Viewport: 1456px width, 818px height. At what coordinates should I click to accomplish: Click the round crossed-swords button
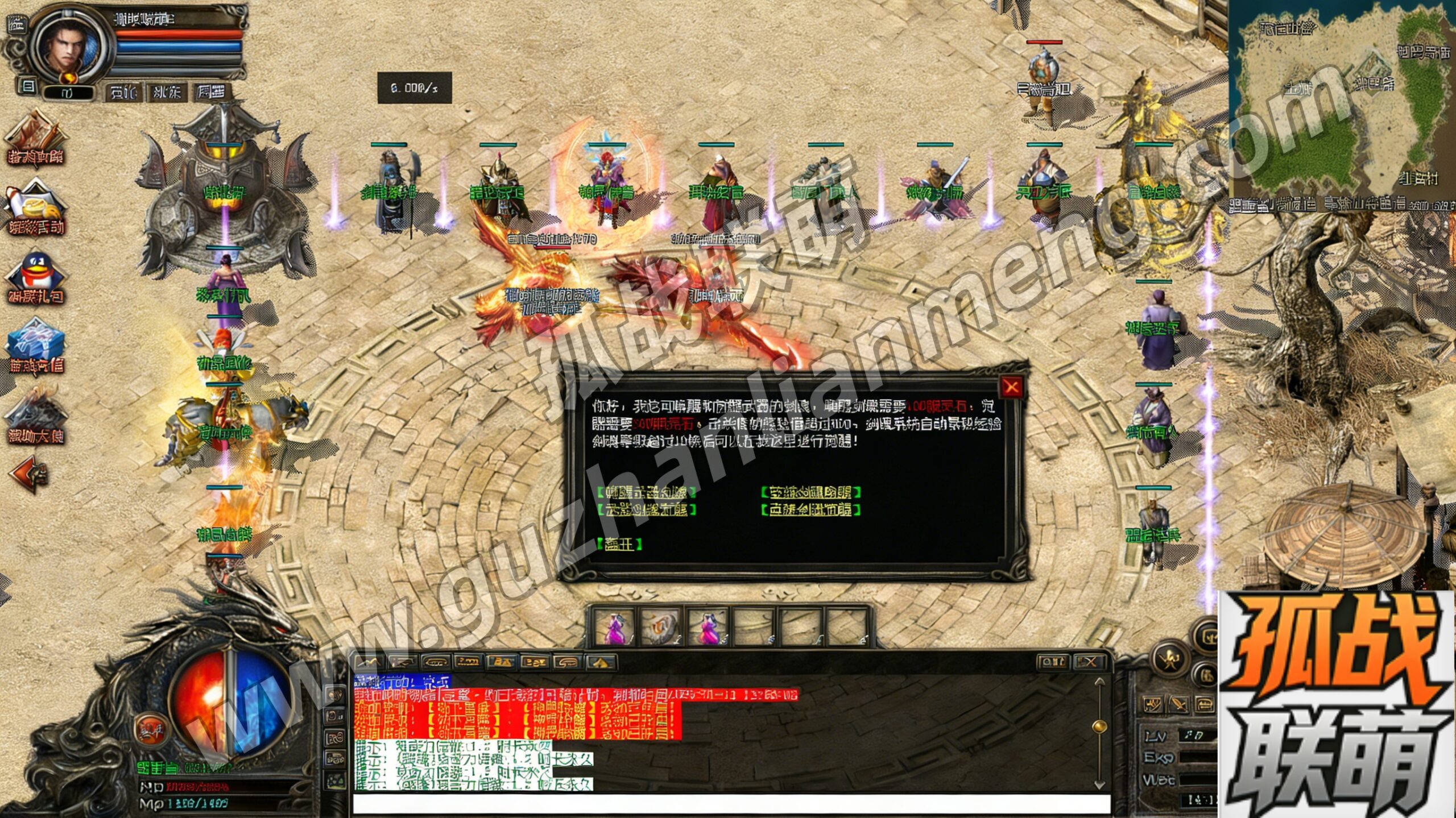click(1170, 659)
